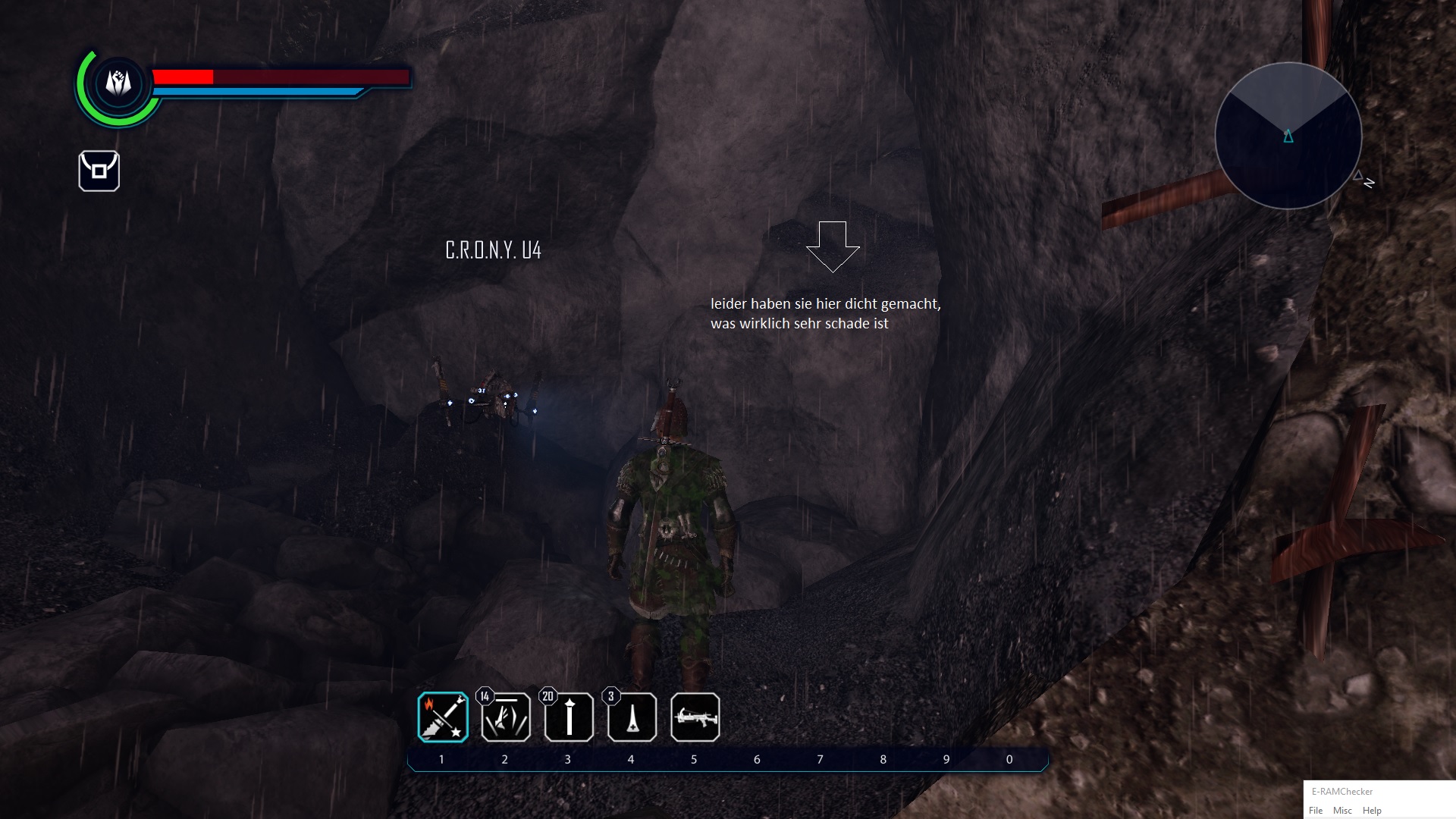Click the faction emblem portrait icon
Image resolution: width=1456 pixels, height=819 pixels.
tap(118, 83)
